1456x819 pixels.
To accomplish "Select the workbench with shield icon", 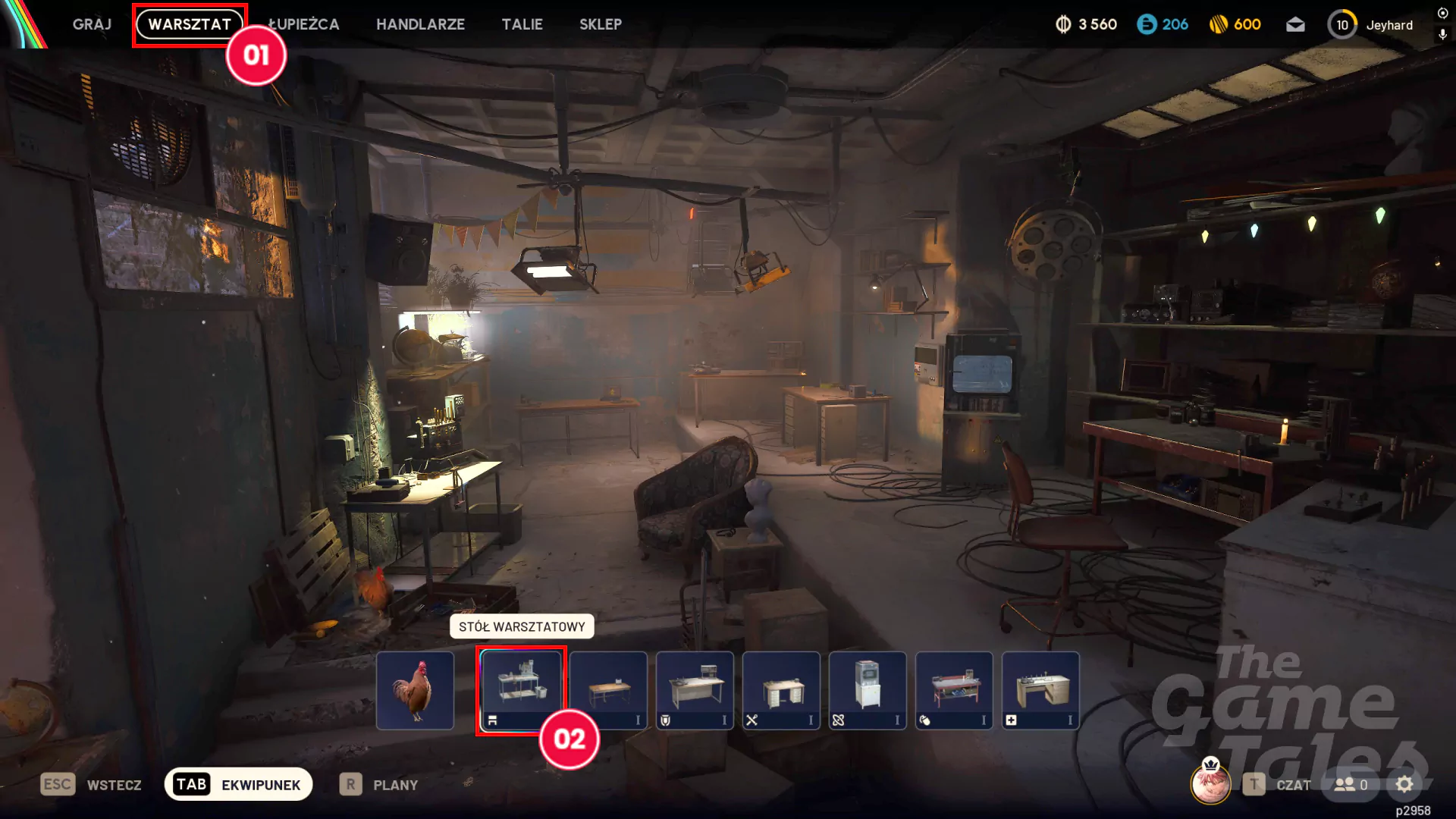I will tap(695, 690).
